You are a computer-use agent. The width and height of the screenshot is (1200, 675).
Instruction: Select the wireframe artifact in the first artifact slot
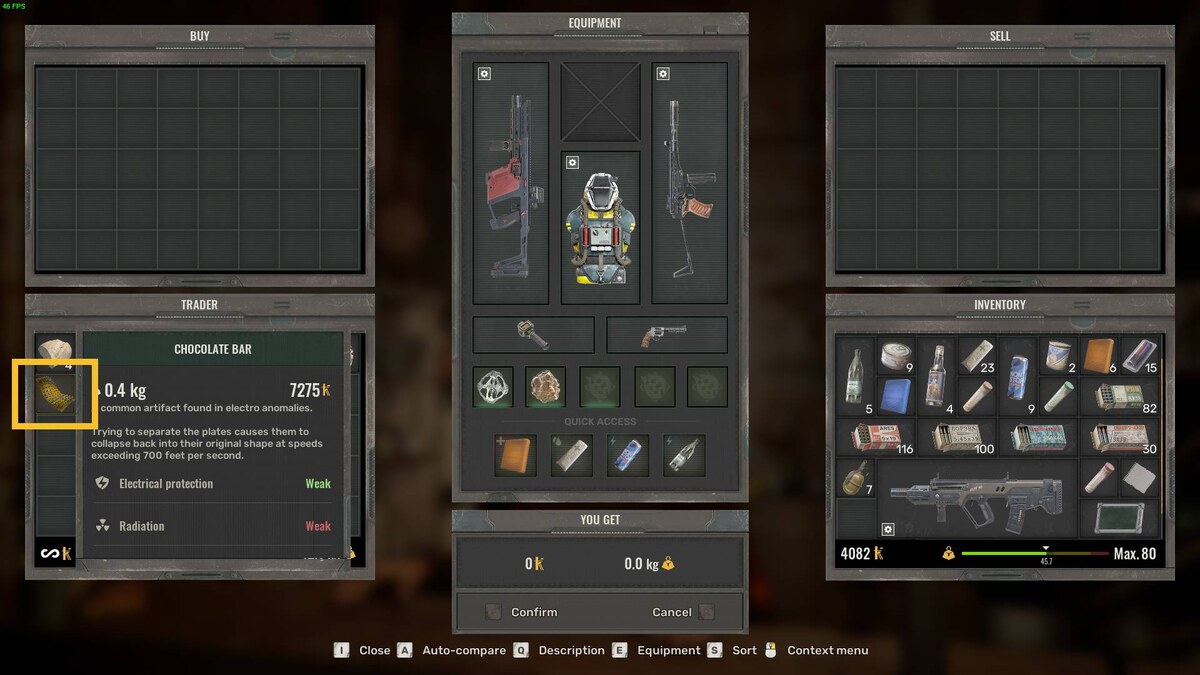click(493, 387)
